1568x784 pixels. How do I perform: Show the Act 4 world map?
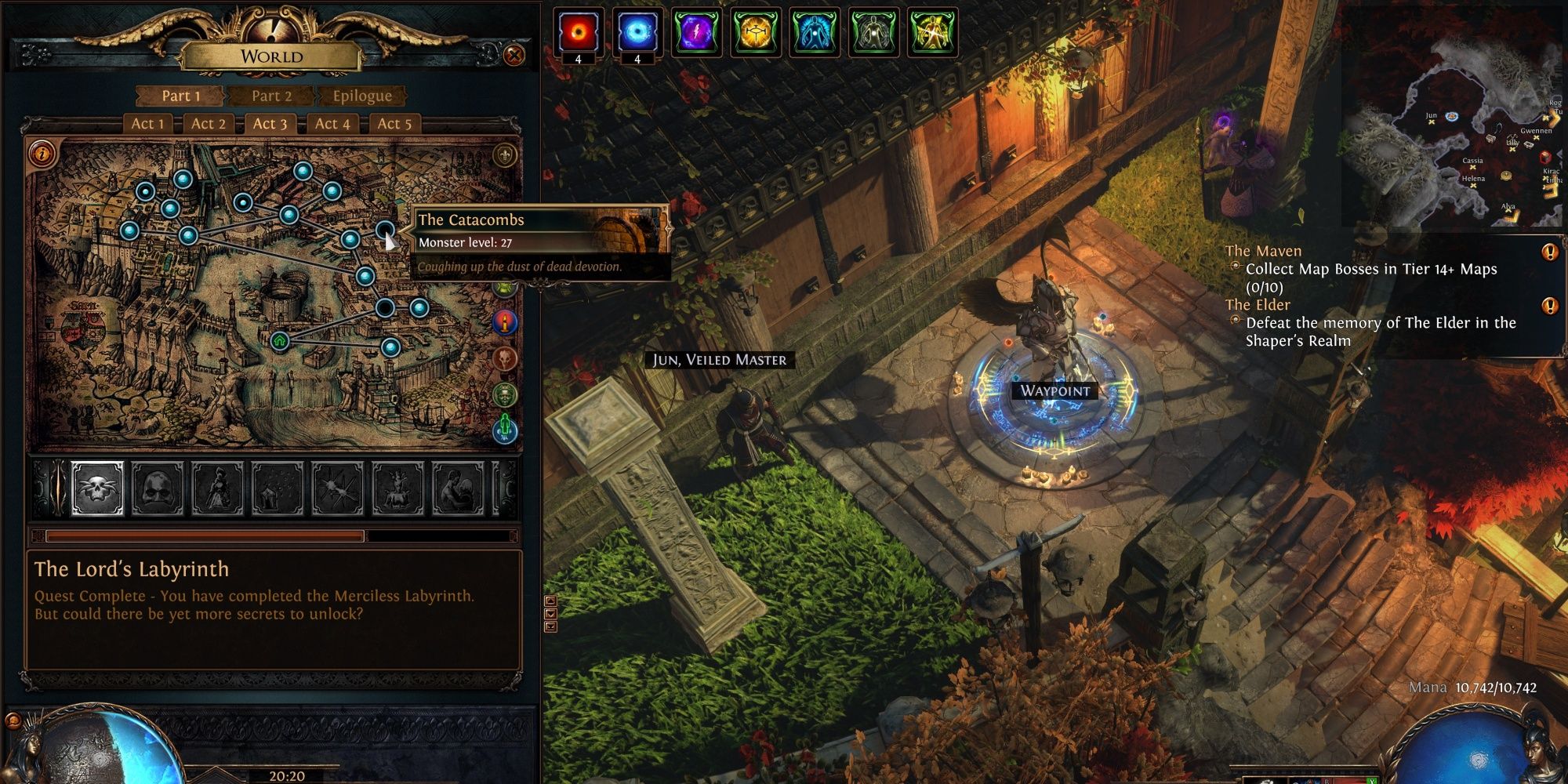click(332, 123)
